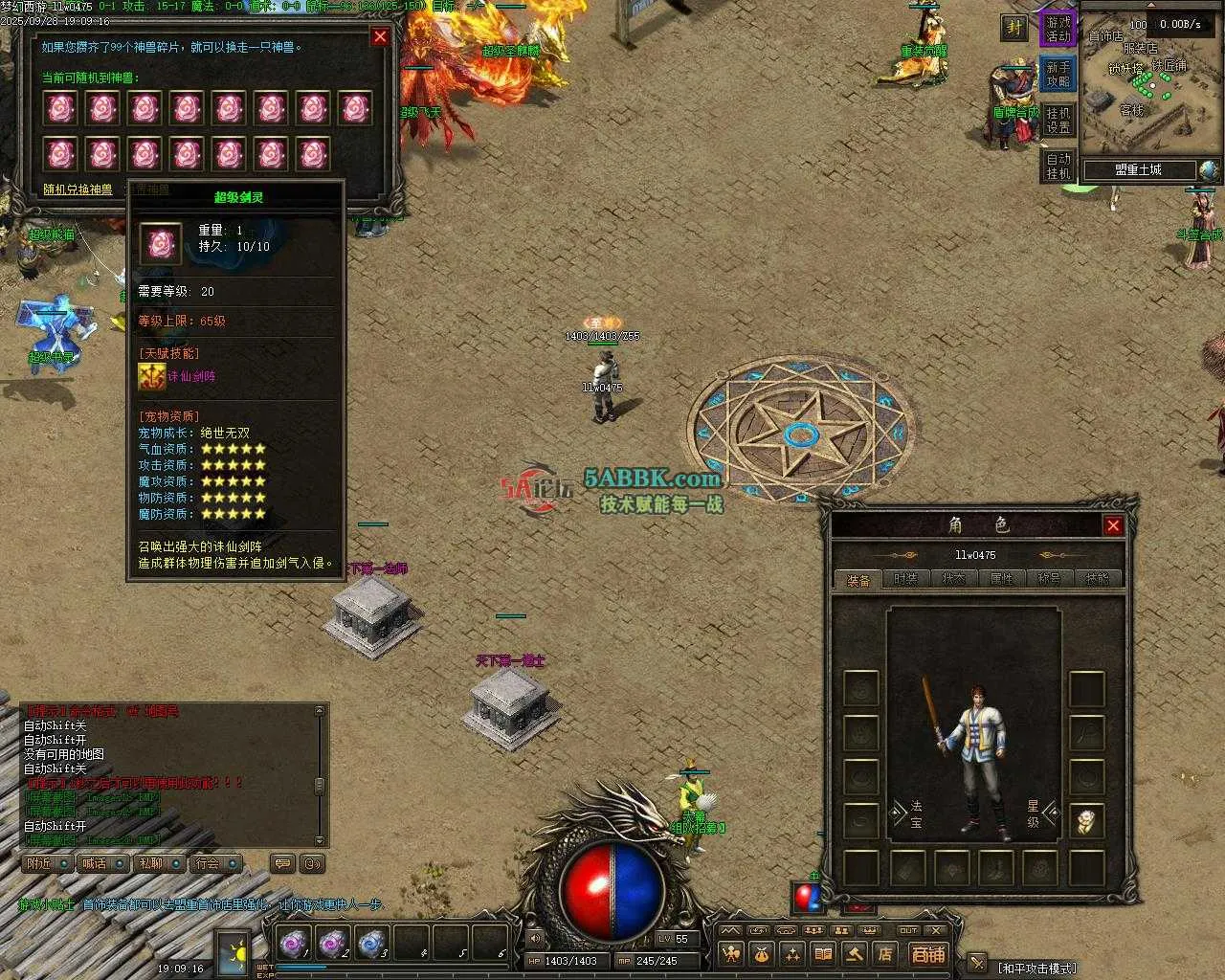This screenshot has width=1225, height=980.
Task: Toggle the 行会 guild chat channel
Action: click(214, 863)
